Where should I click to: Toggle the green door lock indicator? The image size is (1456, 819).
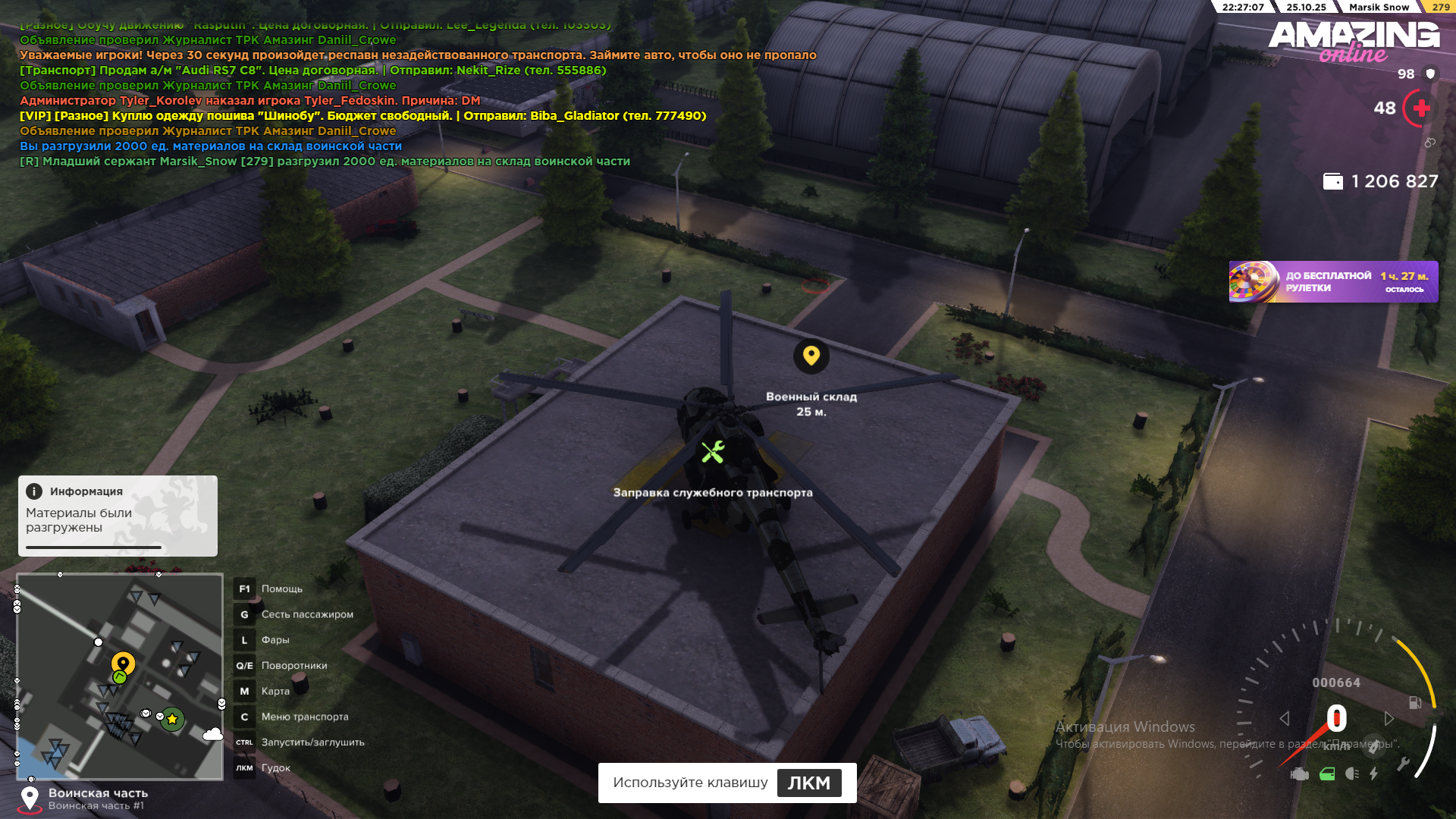point(1326,774)
